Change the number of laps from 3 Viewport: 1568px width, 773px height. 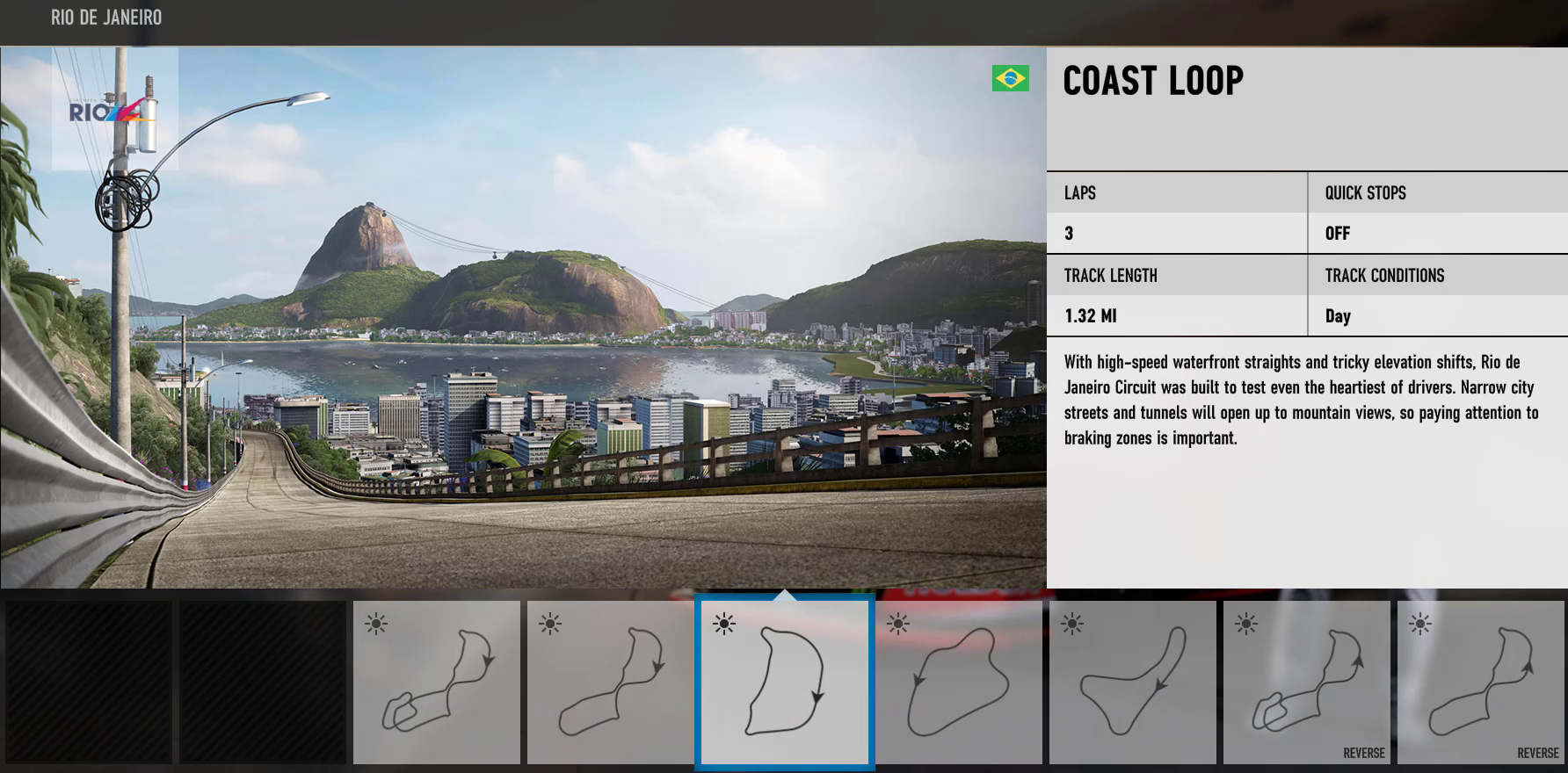point(1071,233)
